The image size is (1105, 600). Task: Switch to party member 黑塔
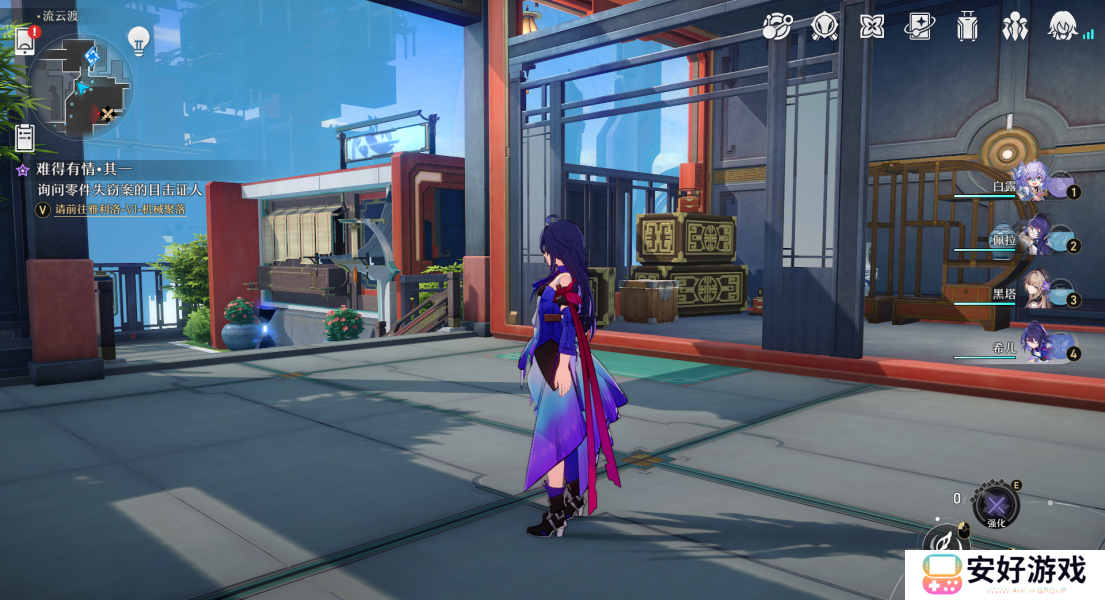[x=1030, y=292]
